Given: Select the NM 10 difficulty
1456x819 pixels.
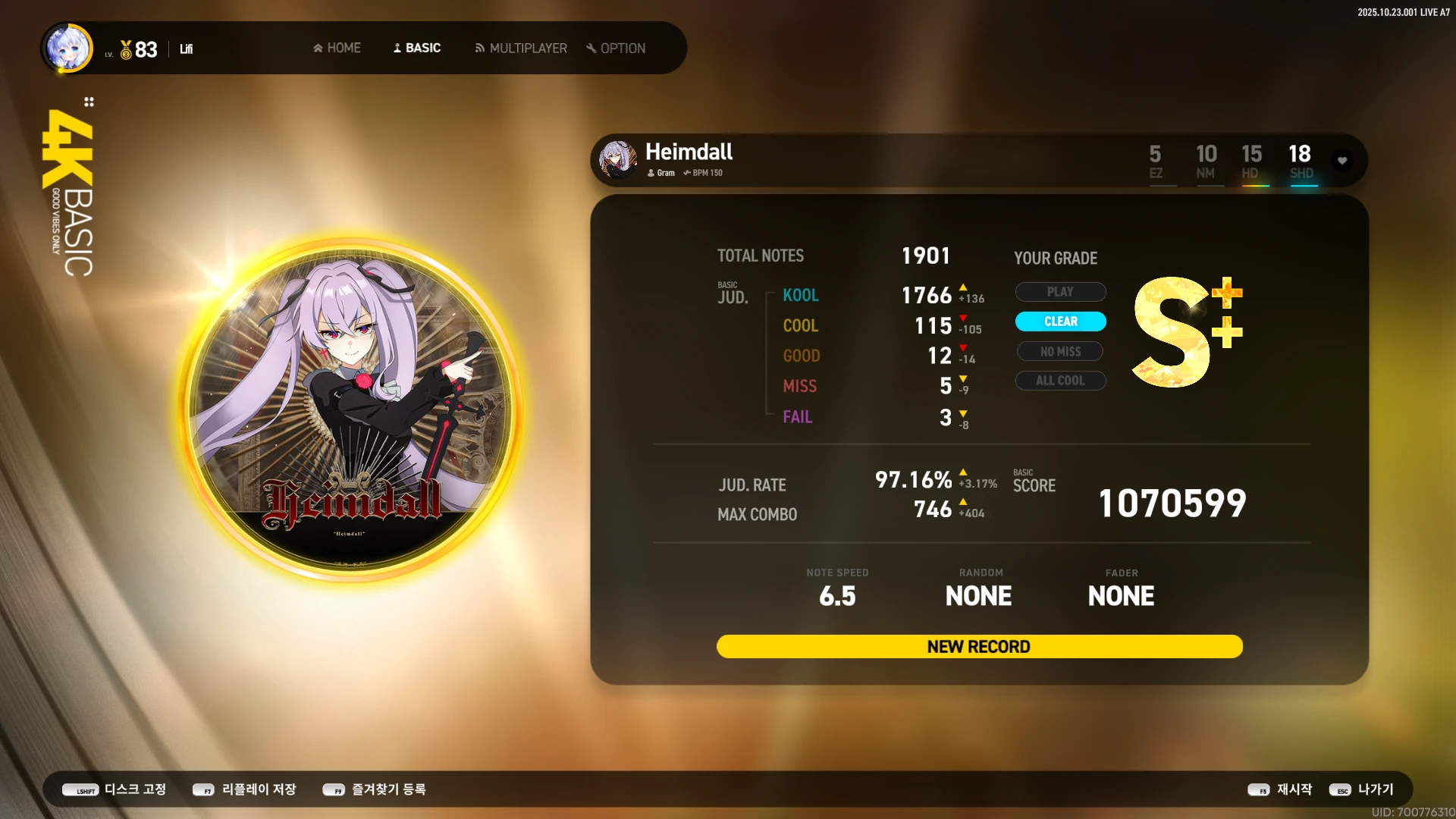Looking at the screenshot, I should 1206,162.
